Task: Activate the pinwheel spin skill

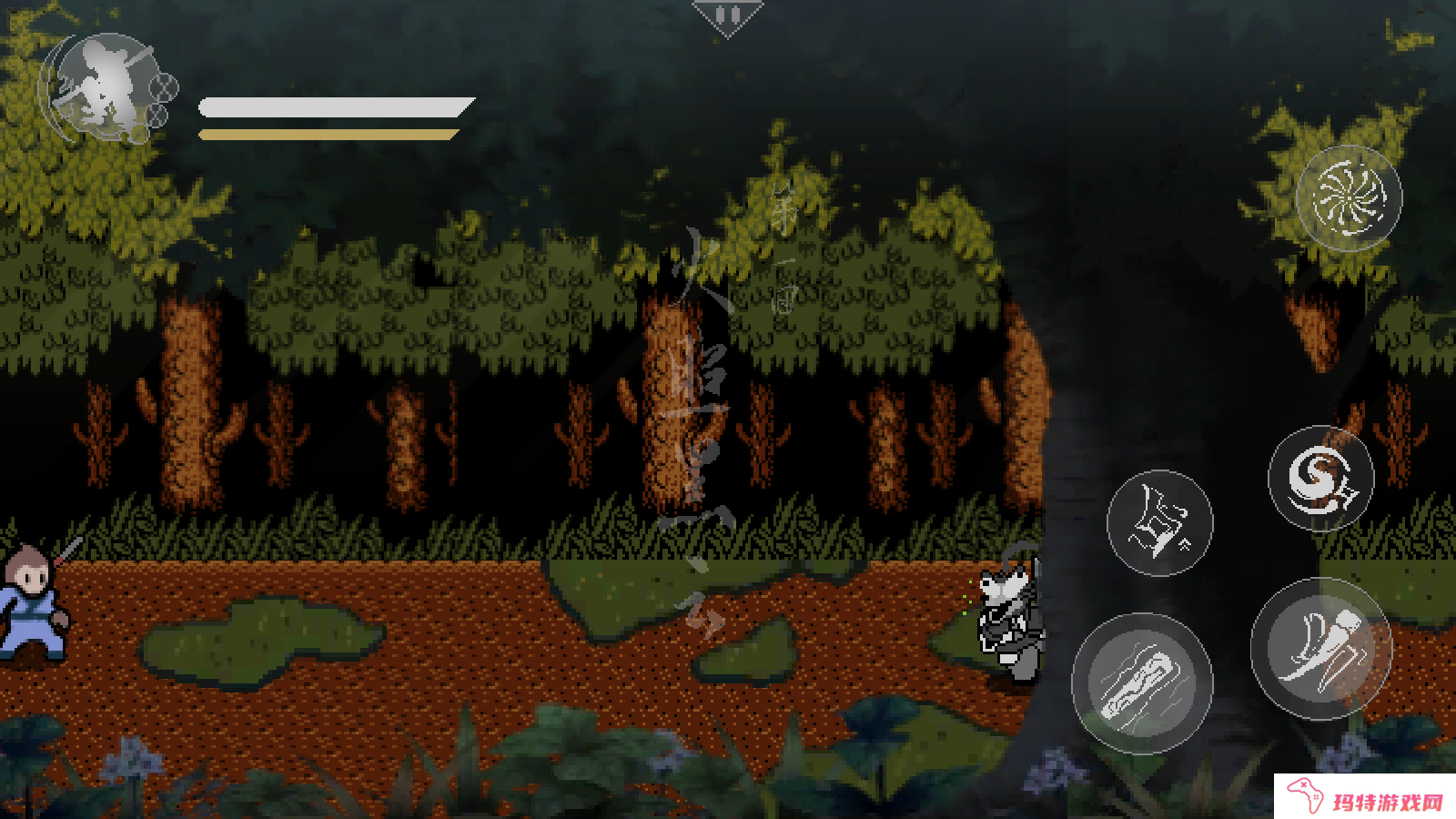Action: coord(1349,197)
